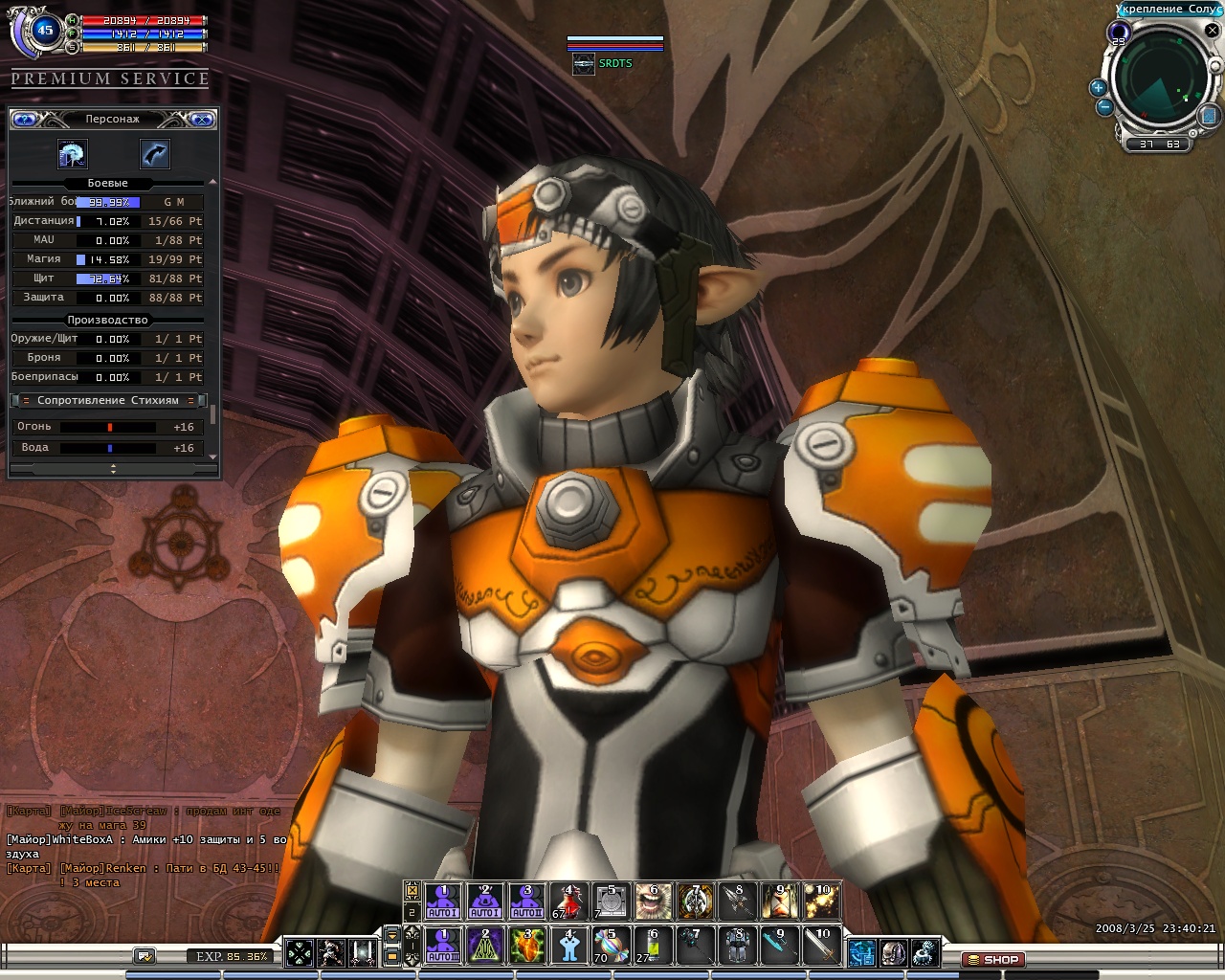The height and width of the screenshot is (980, 1225).
Task: Zoom out the radar minimap
Action: click(1104, 107)
